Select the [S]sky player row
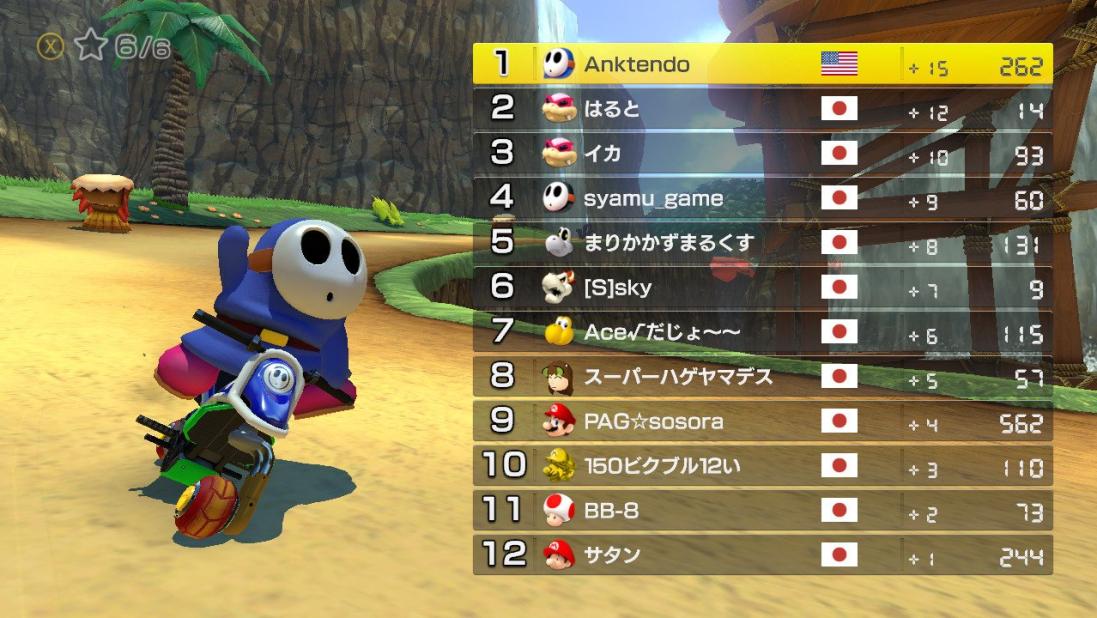The image size is (1097, 618). [762, 288]
